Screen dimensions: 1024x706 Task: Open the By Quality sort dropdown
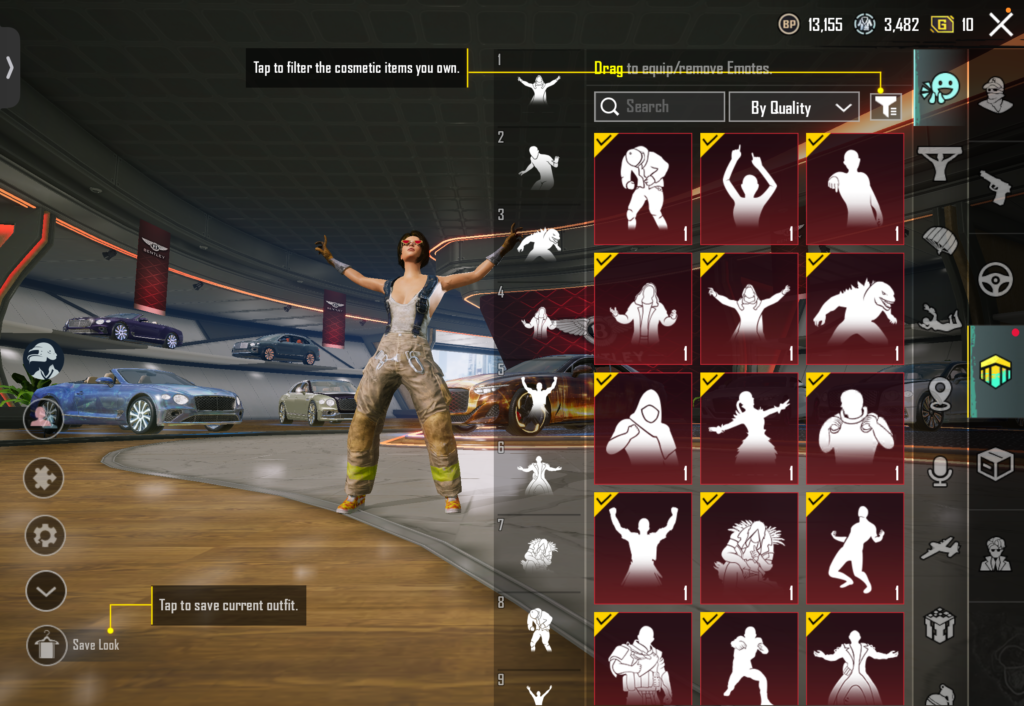pyautogui.click(x=793, y=107)
